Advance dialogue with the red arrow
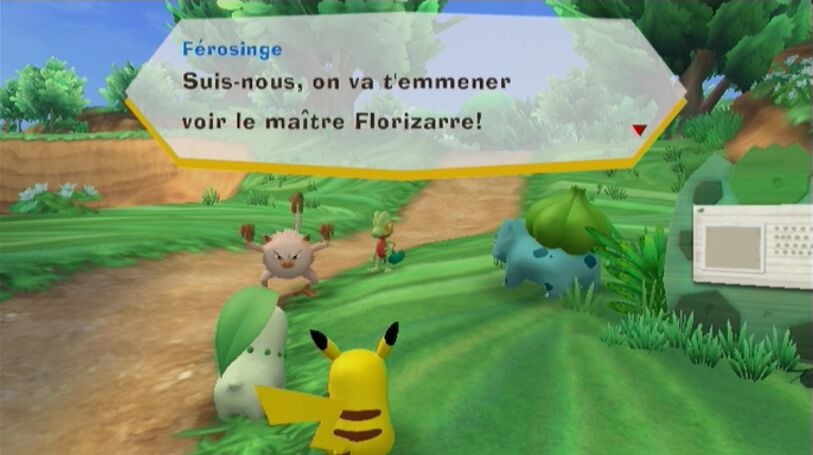The image size is (813, 455). [638, 130]
